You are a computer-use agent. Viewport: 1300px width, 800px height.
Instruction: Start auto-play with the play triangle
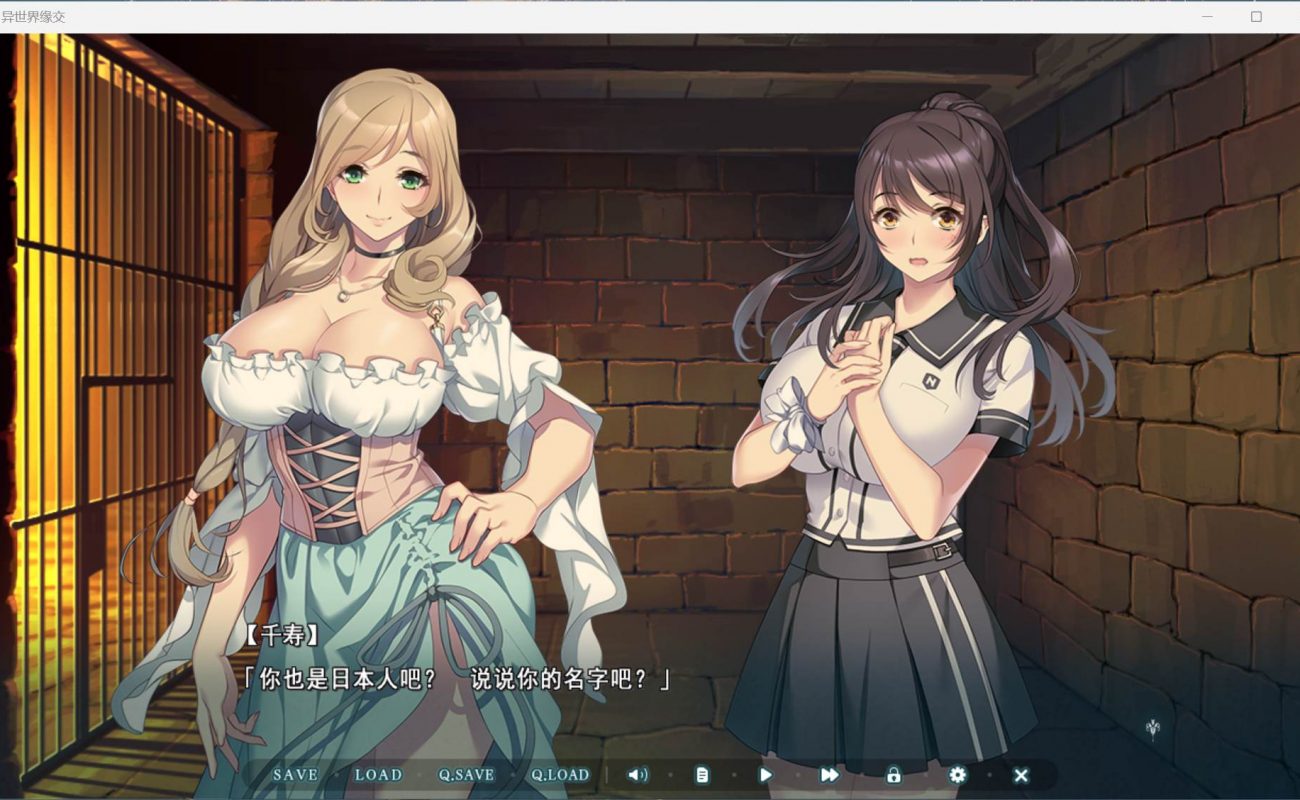click(x=766, y=775)
